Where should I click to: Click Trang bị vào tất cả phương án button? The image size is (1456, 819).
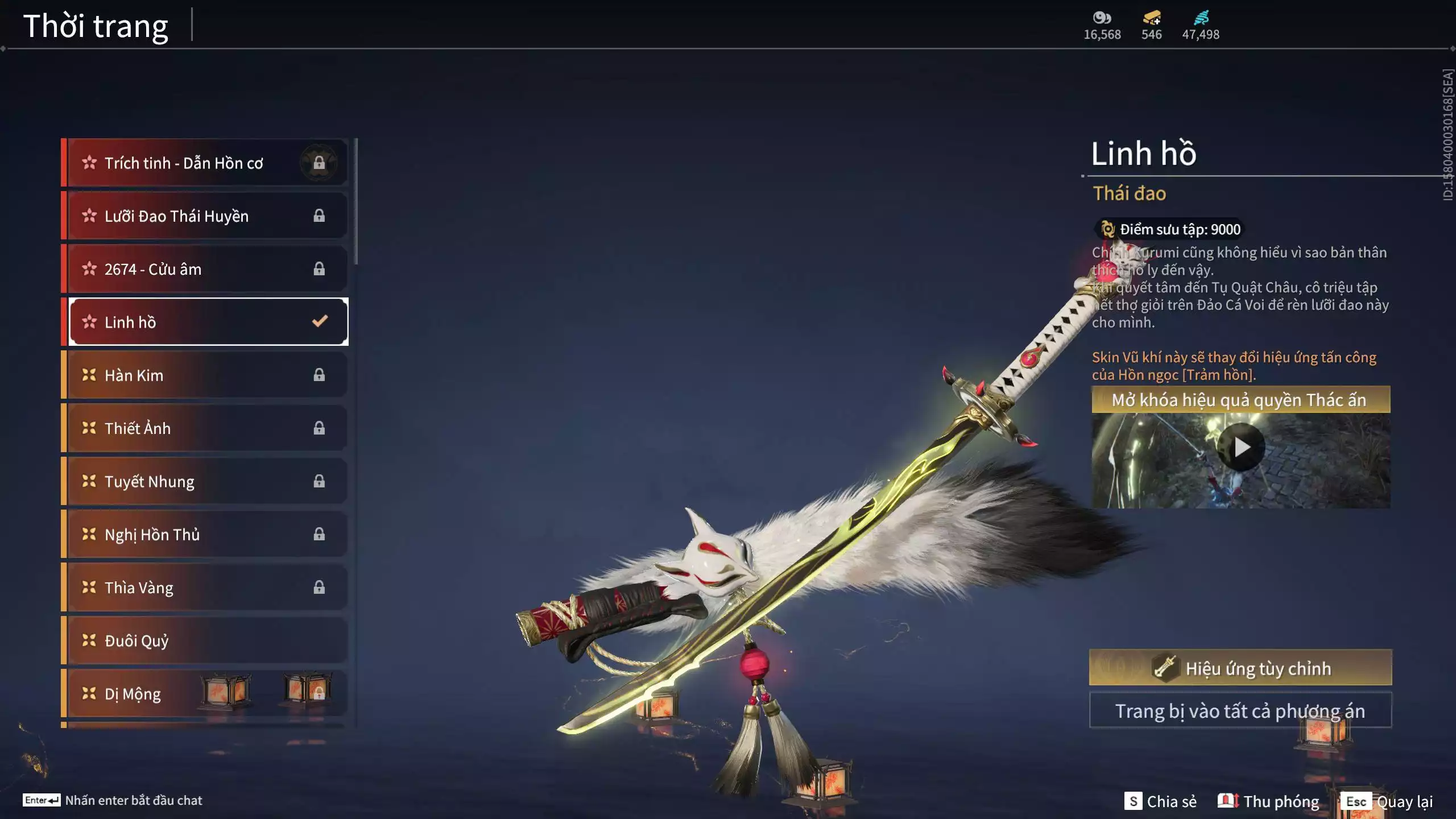coord(1242,710)
